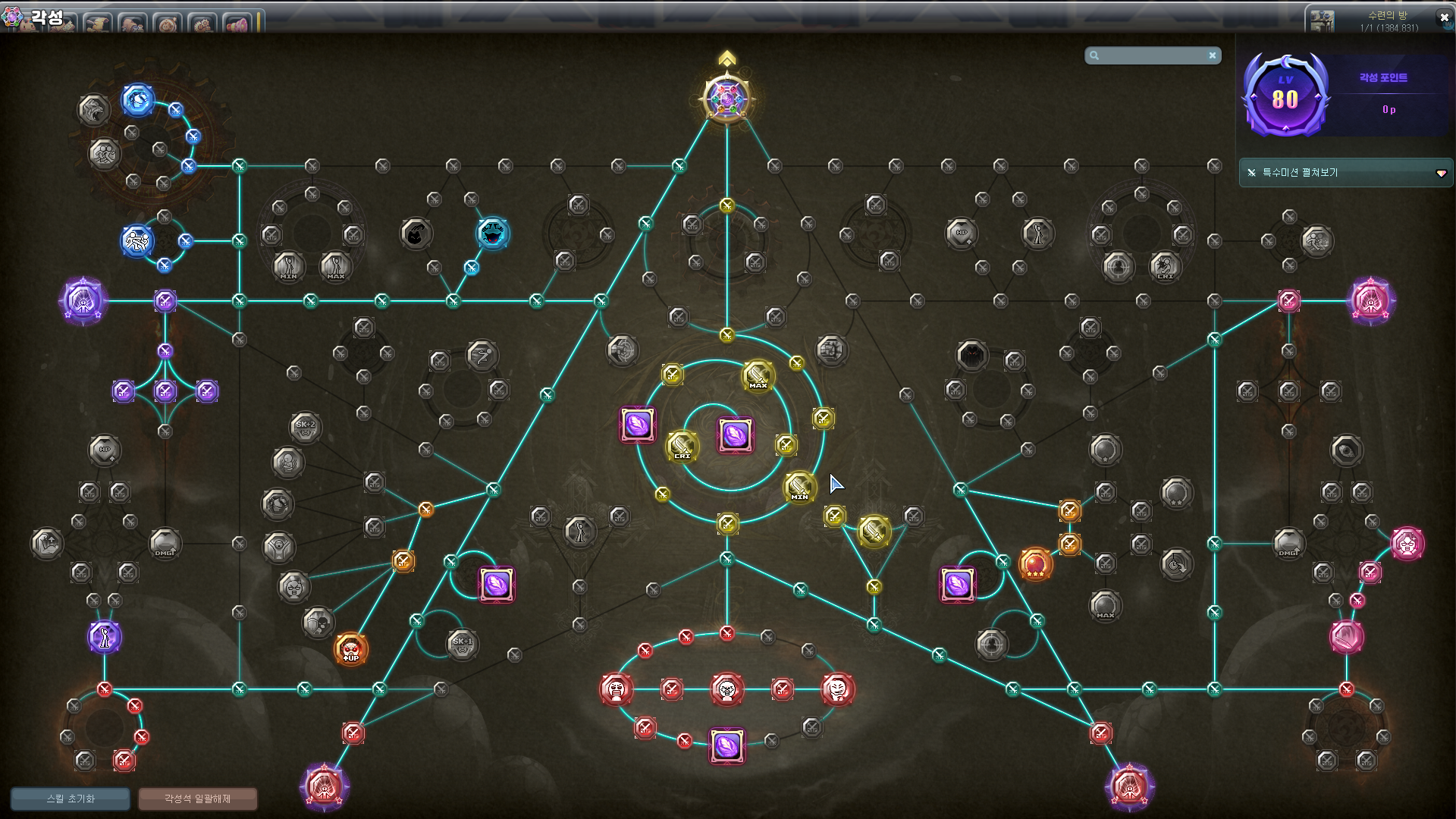This screenshot has height=819, width=1456.
Task: Choose the cyan laughing face node
Action: [x=493, y=234]
